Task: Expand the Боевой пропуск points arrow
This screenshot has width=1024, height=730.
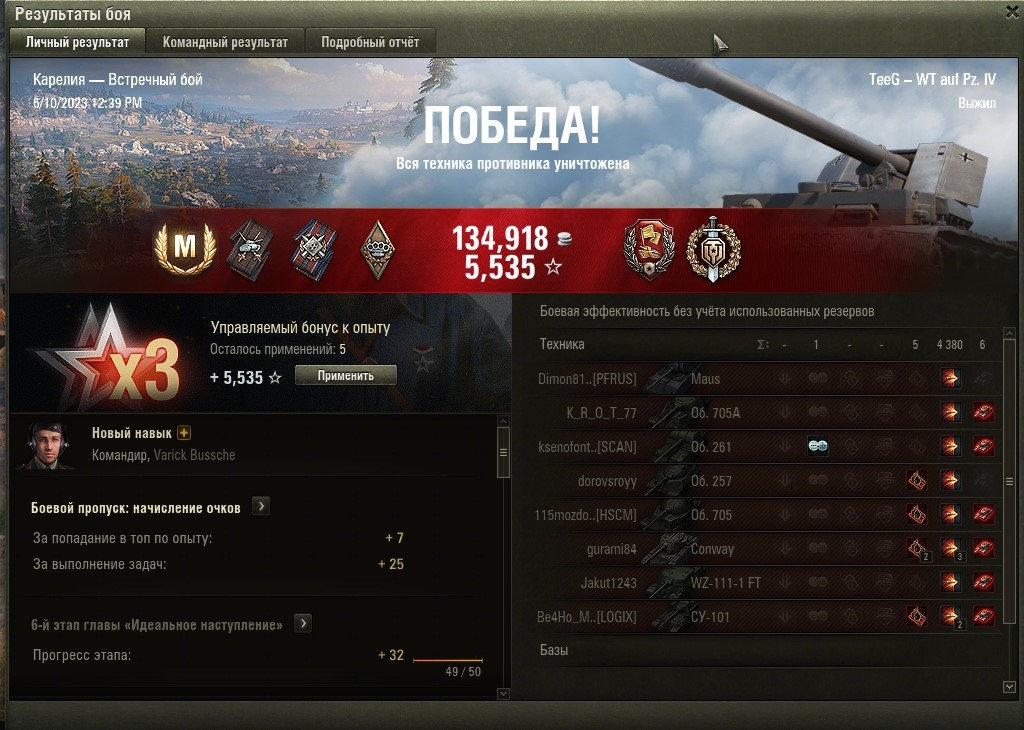Action: pos(260,507)
